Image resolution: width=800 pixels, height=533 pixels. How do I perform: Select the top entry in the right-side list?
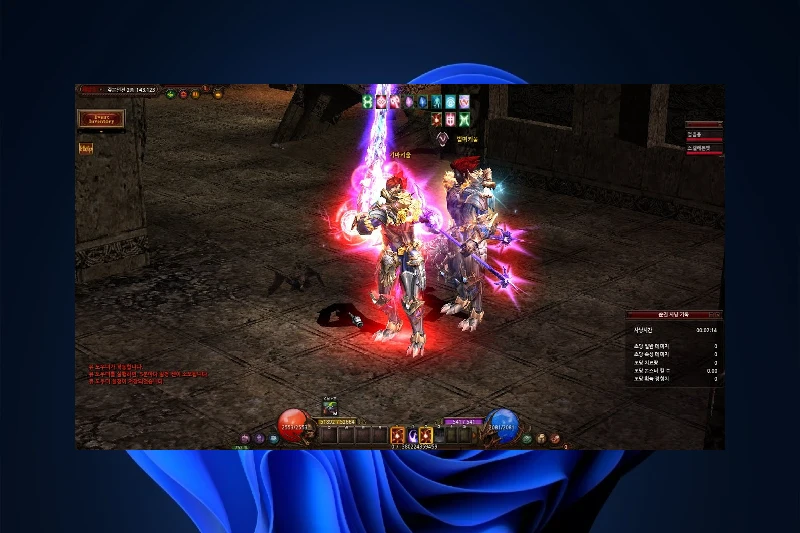703,134
